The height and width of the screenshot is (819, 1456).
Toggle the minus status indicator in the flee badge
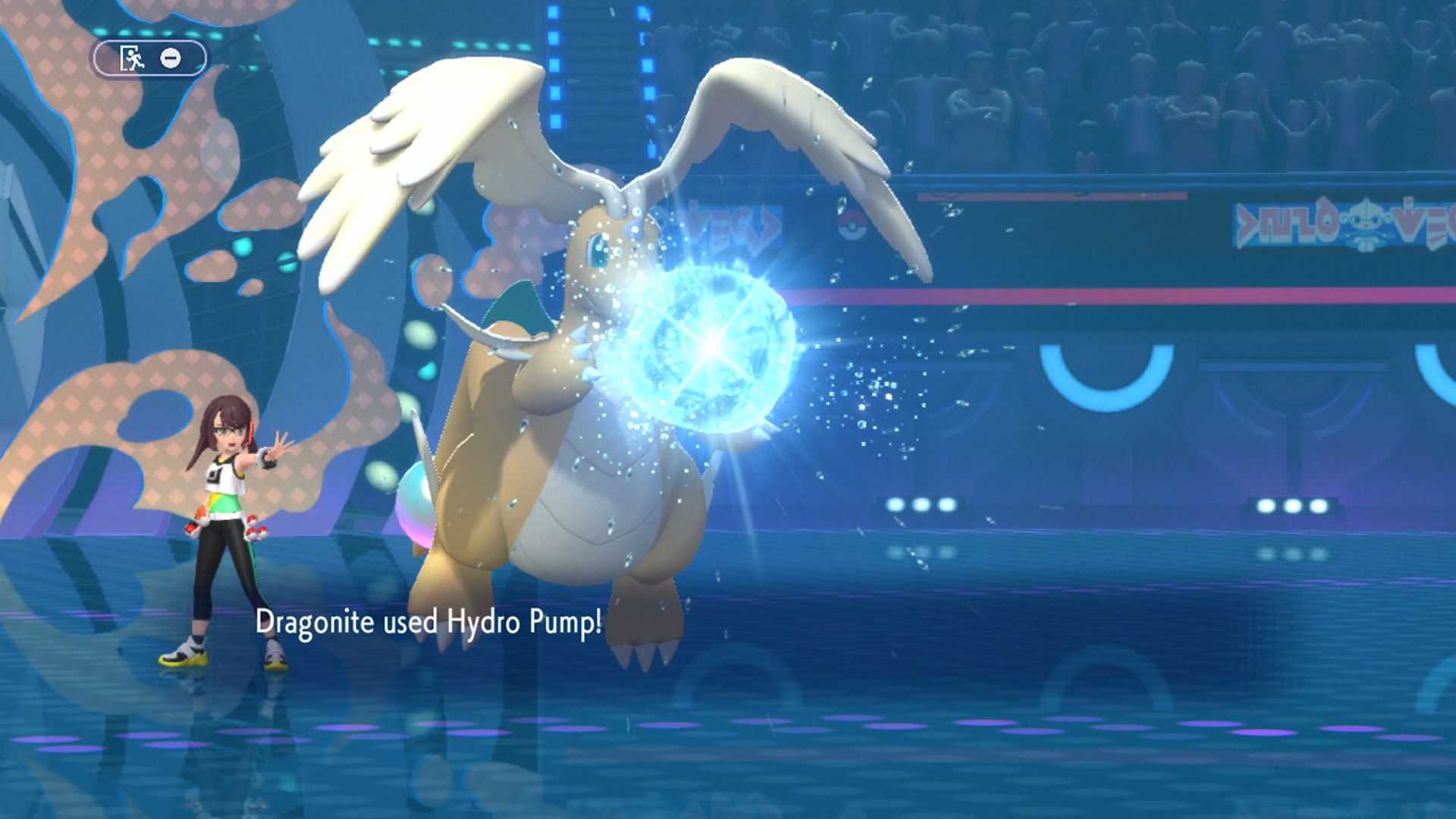170,58
